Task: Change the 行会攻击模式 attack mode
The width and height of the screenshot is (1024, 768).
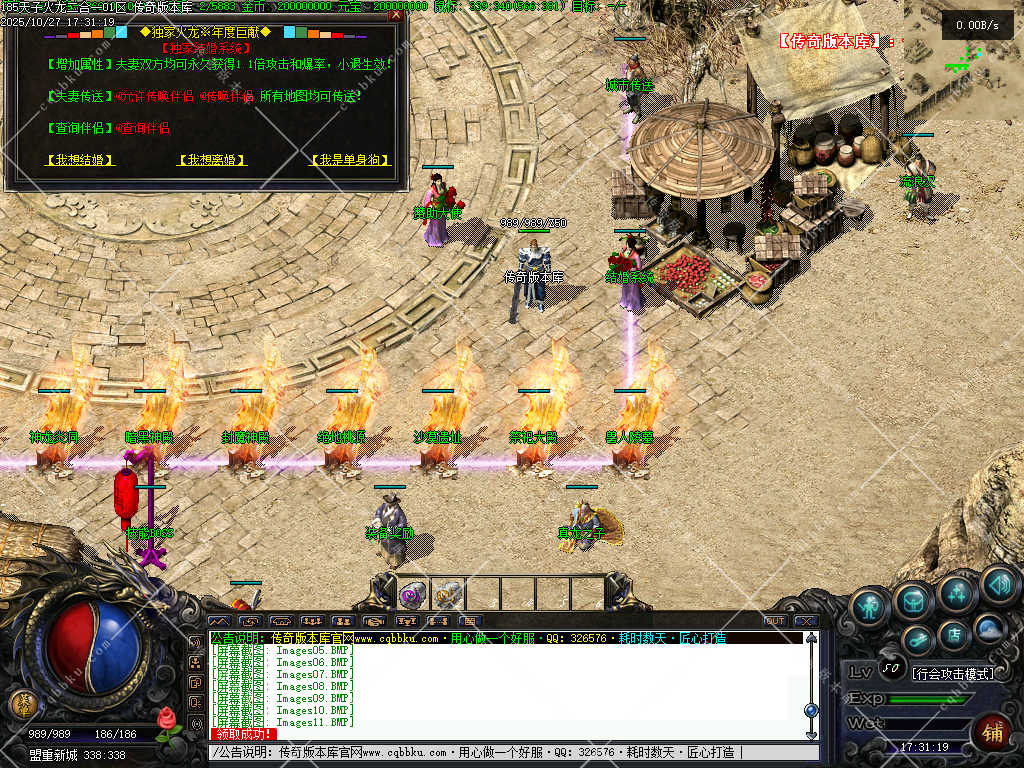Action: pos(954,673)
